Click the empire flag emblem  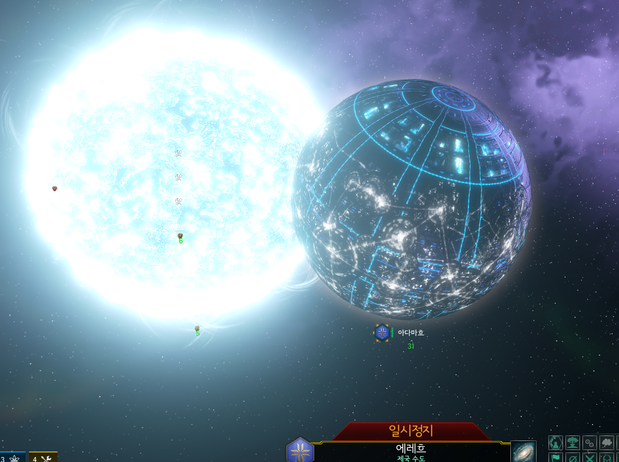pos(300,451)
